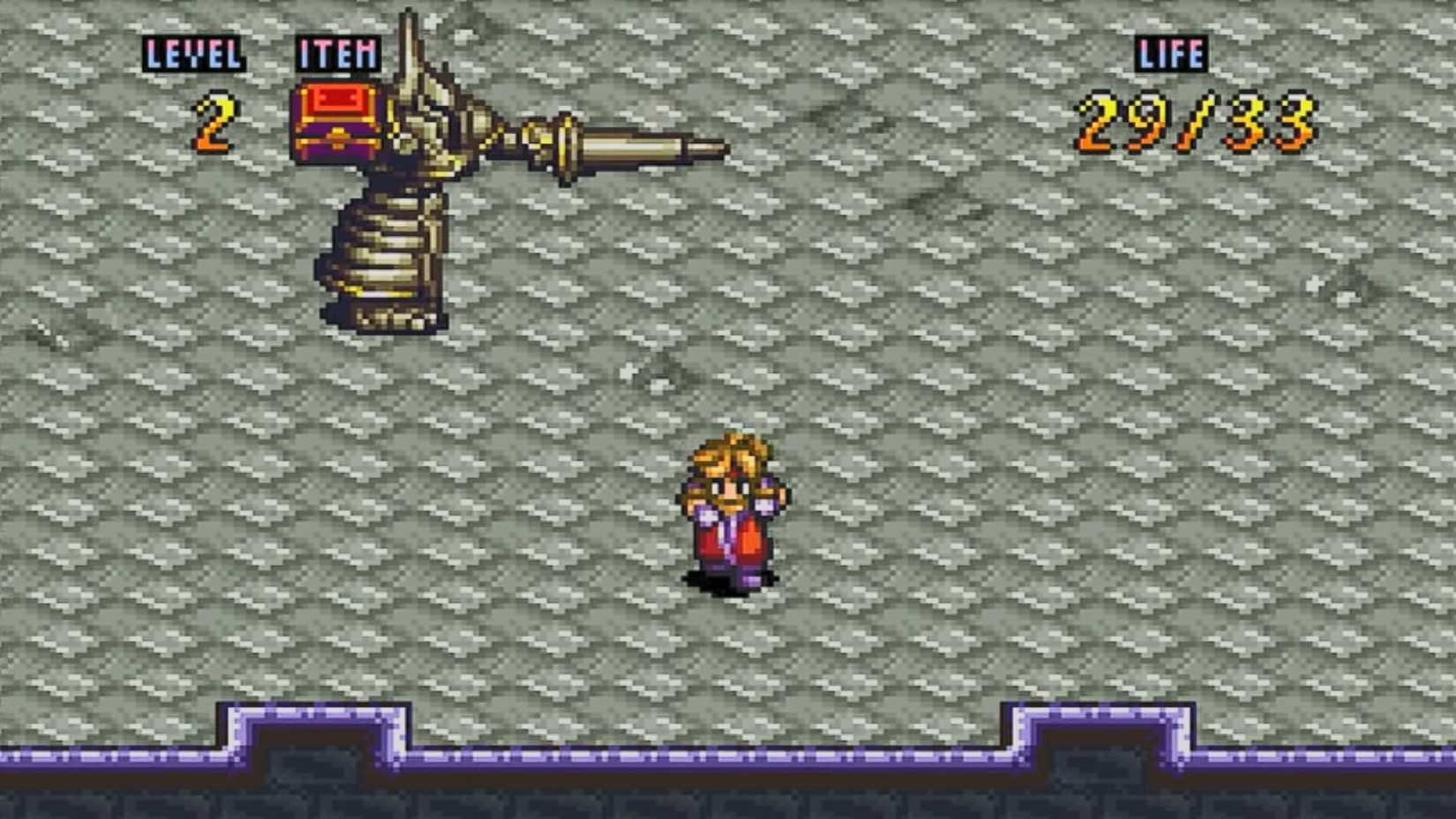Click the red lid of the item chest
The width and height of the screenshot is (1456, 819).
(x=340, y=97)
